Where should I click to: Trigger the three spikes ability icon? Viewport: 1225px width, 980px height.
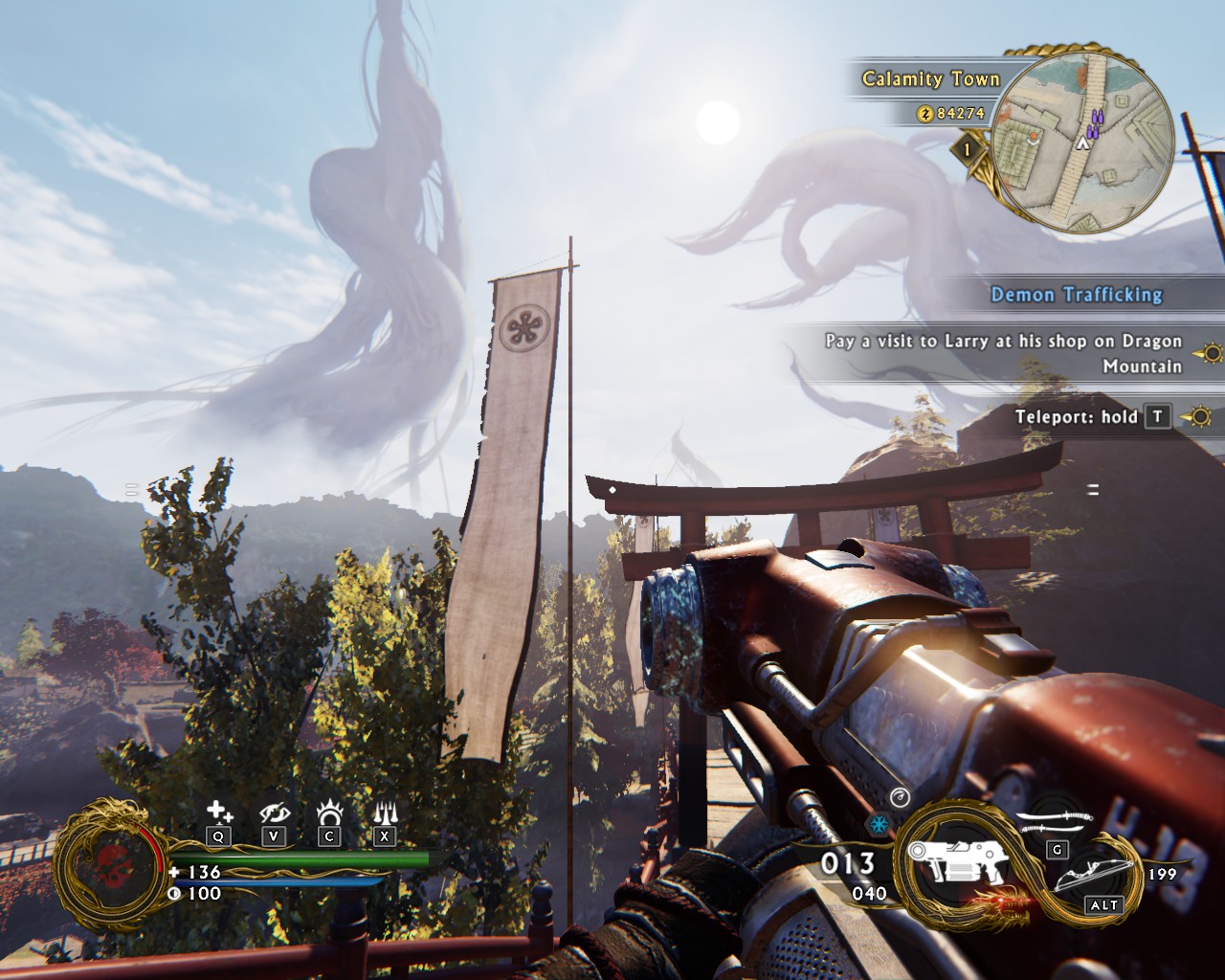(385, 813)
